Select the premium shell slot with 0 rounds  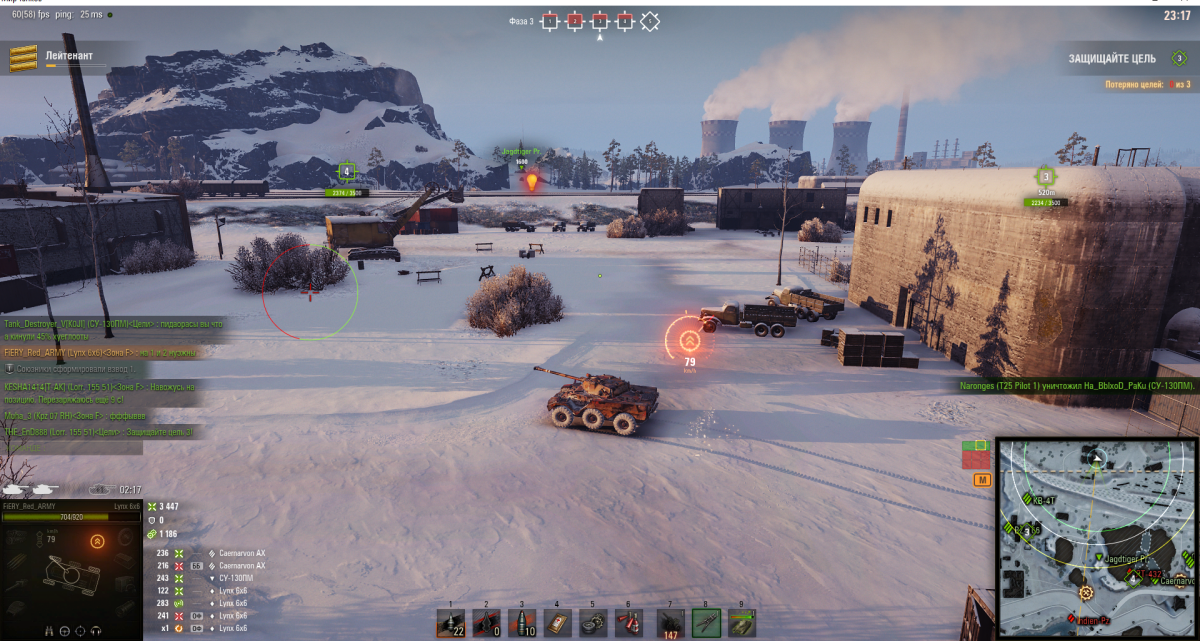pos(485,622)
